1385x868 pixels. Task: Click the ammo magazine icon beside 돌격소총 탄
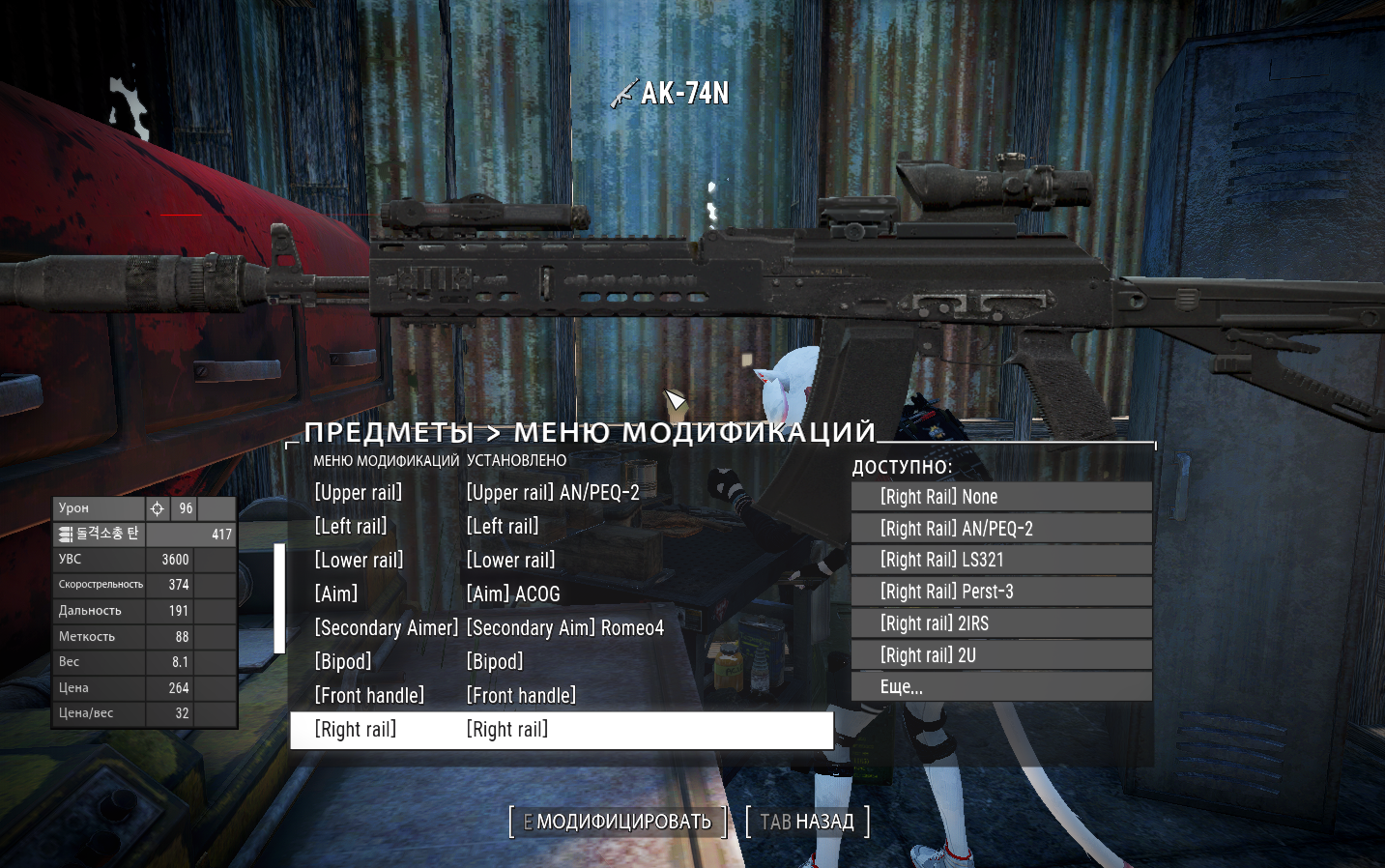coord(64,533)
